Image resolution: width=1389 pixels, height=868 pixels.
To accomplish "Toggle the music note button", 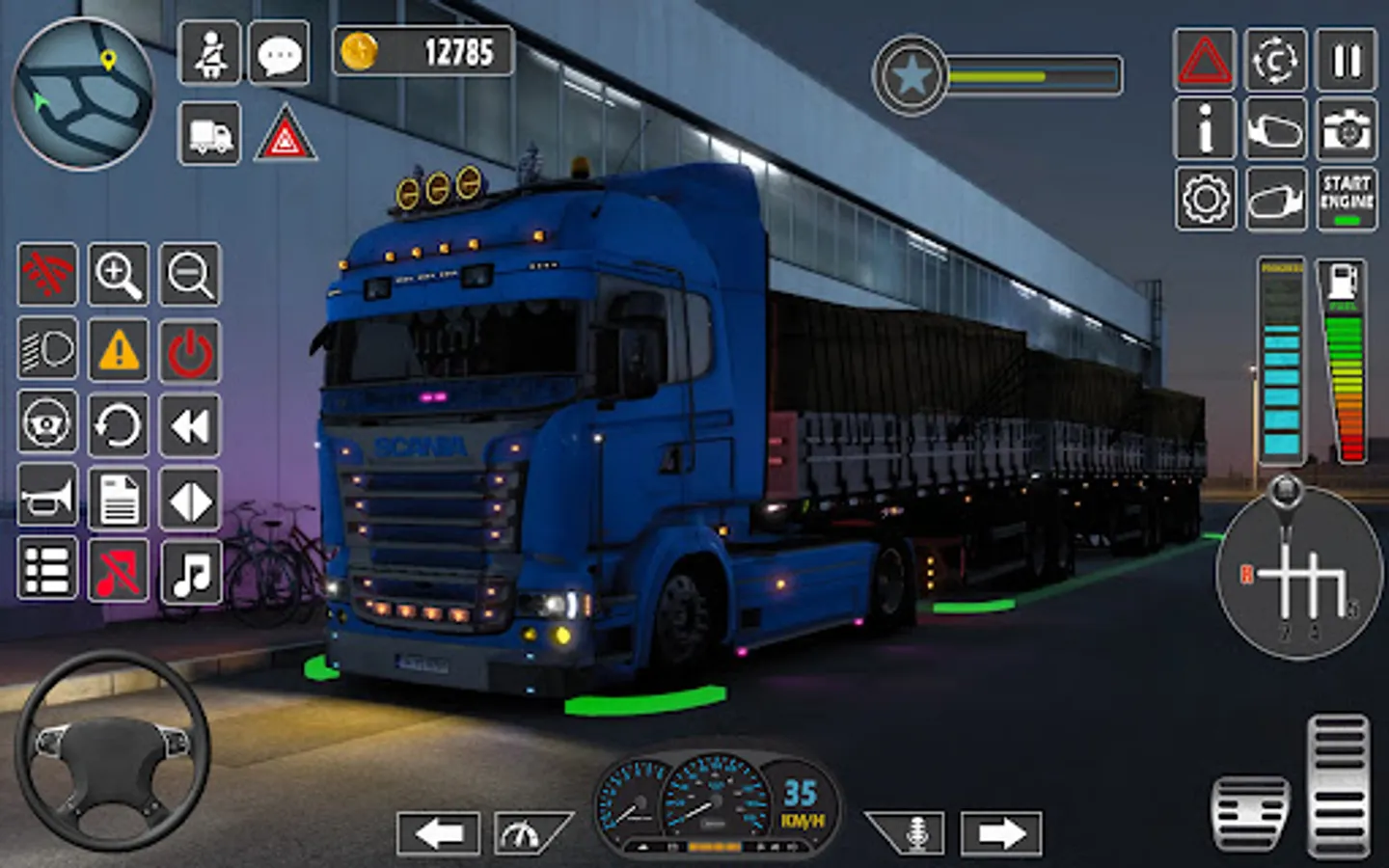I will coord(190,571).
